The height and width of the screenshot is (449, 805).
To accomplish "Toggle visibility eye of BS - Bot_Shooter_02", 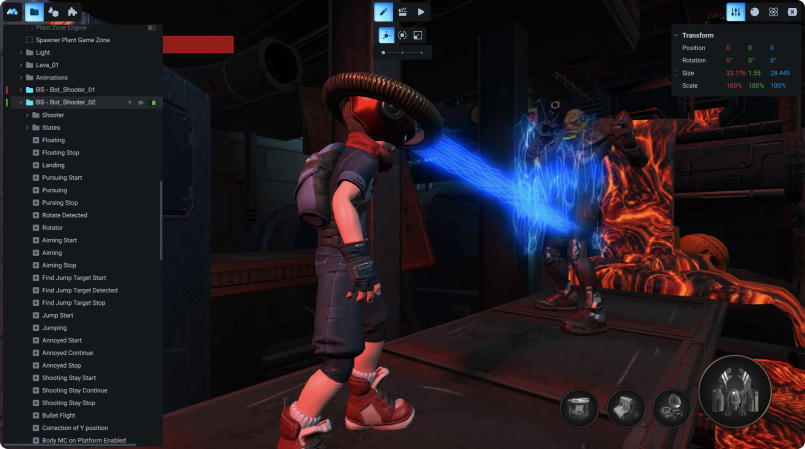I will pos(141,102).
